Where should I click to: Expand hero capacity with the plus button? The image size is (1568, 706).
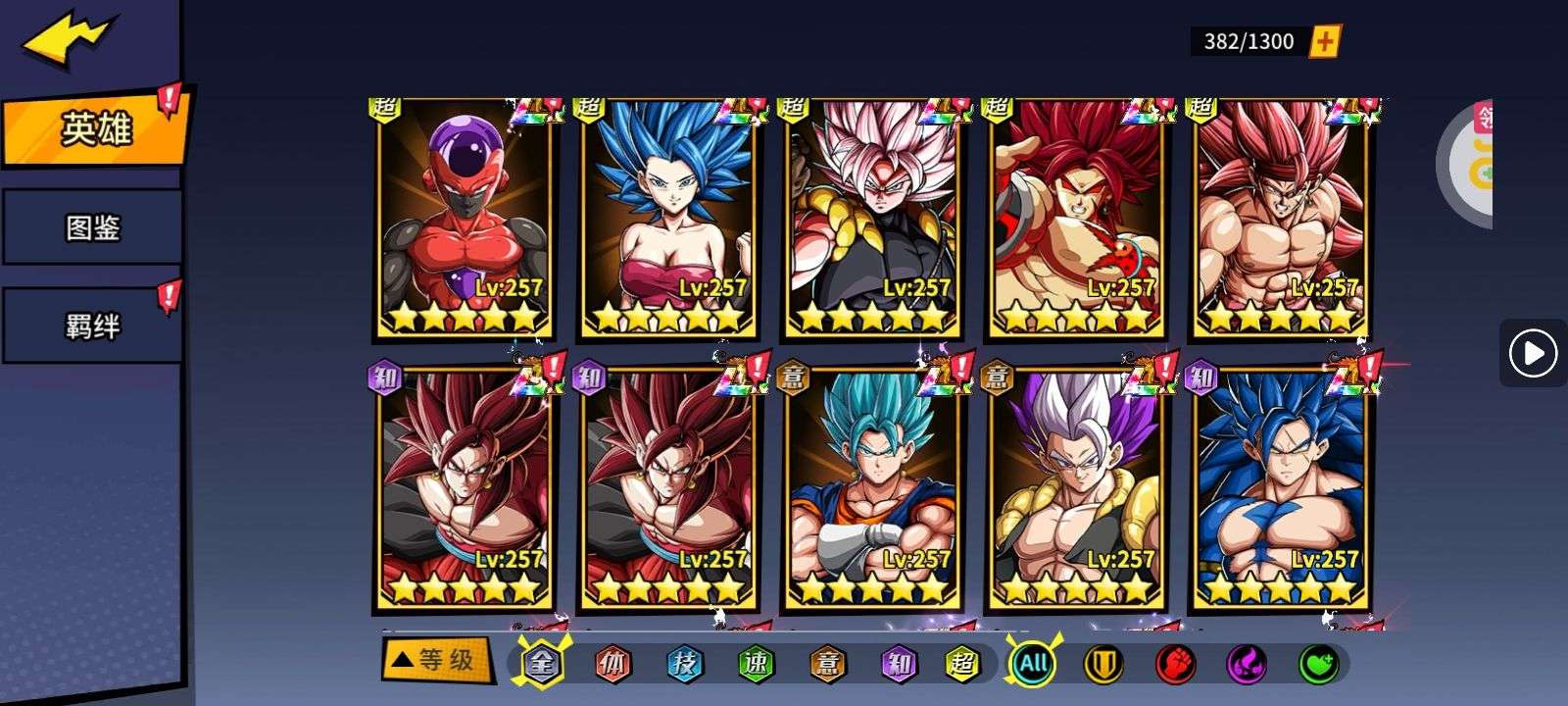1324,41
